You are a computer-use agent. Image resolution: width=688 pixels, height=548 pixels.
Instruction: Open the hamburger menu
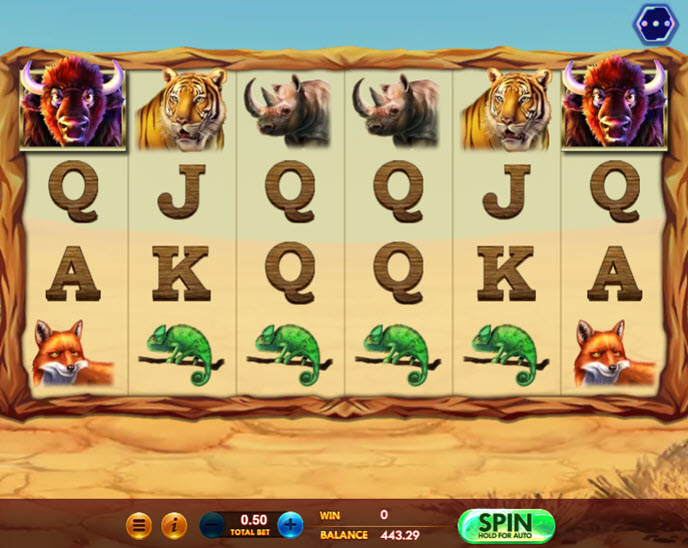139,524
